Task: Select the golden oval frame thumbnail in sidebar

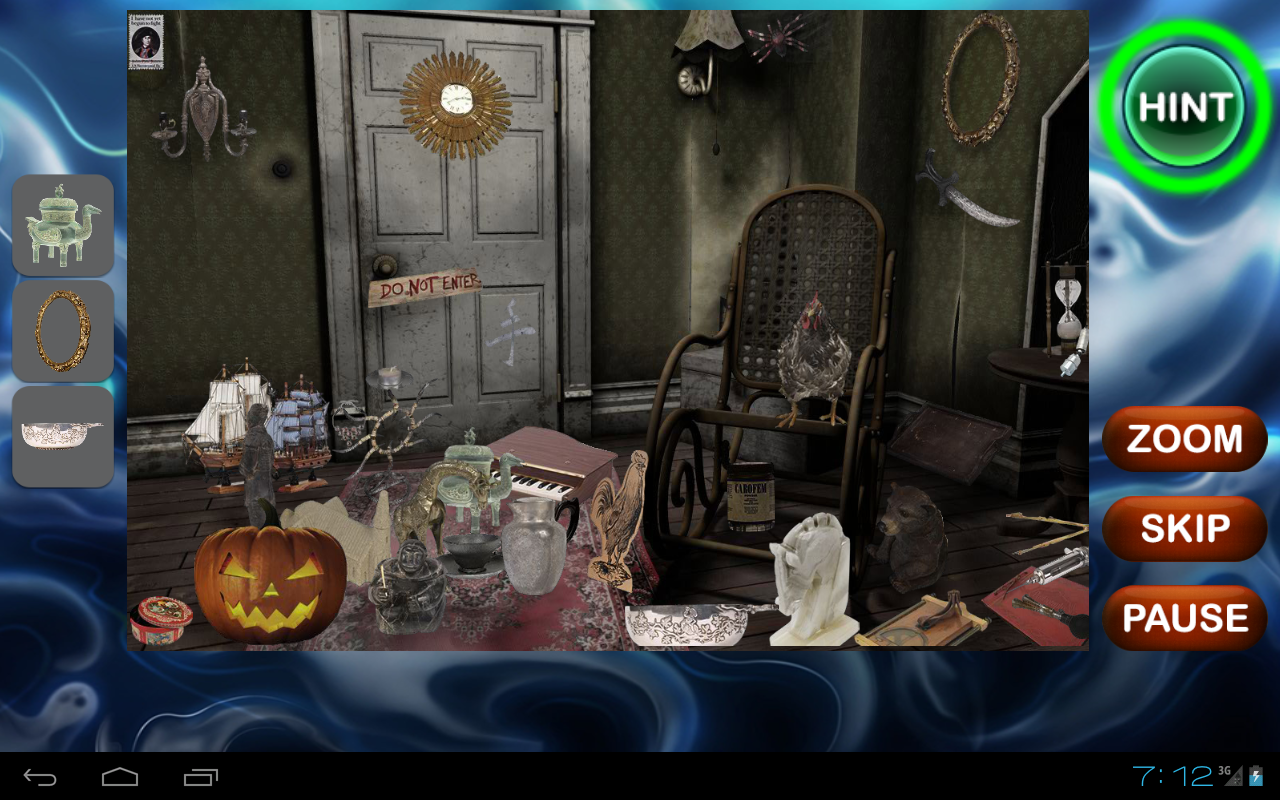Action: tap(62, 328)
